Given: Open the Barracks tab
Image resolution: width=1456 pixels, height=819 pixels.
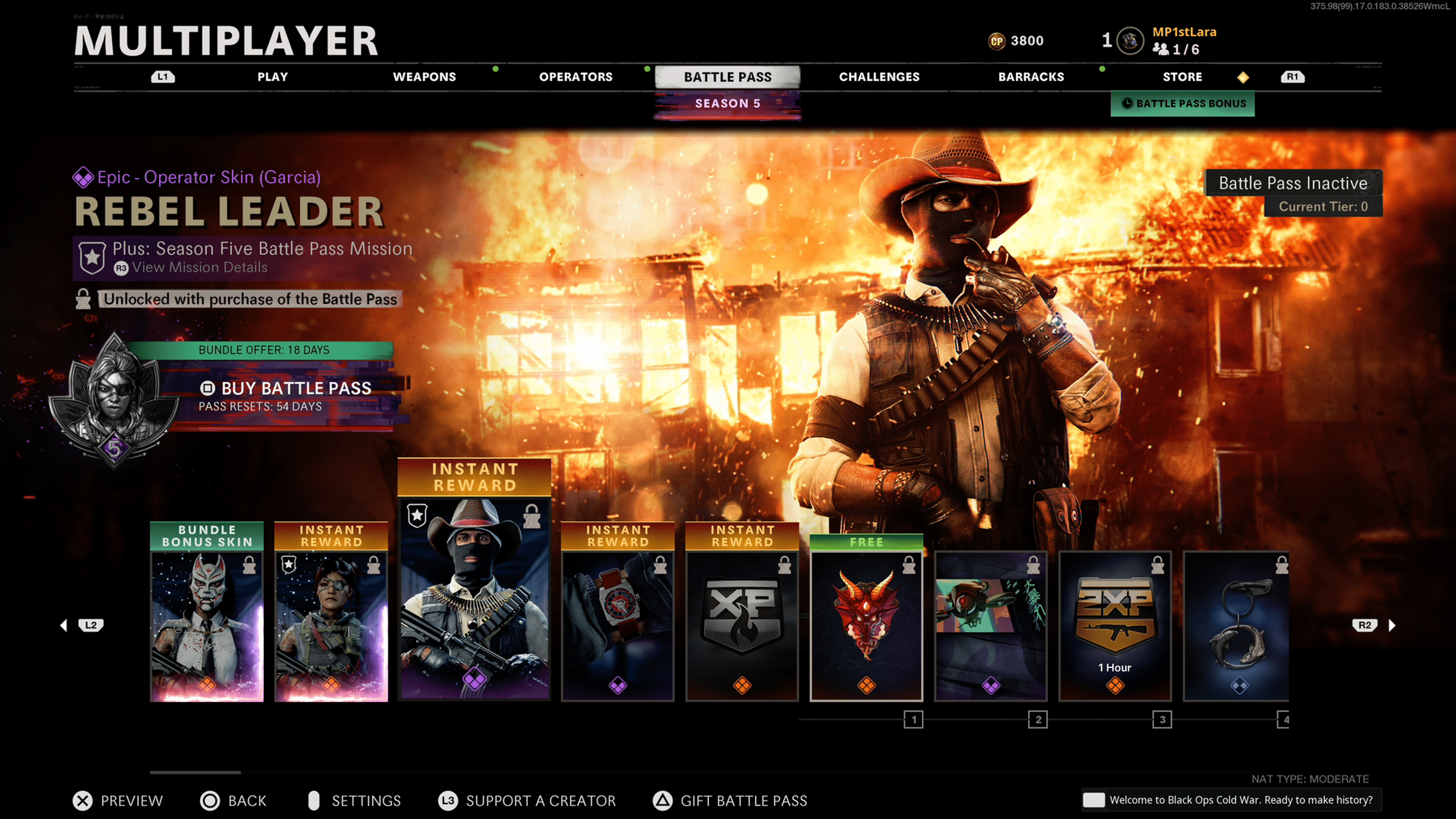Looking at the screenshot, I should click(x=1031, y=77).
